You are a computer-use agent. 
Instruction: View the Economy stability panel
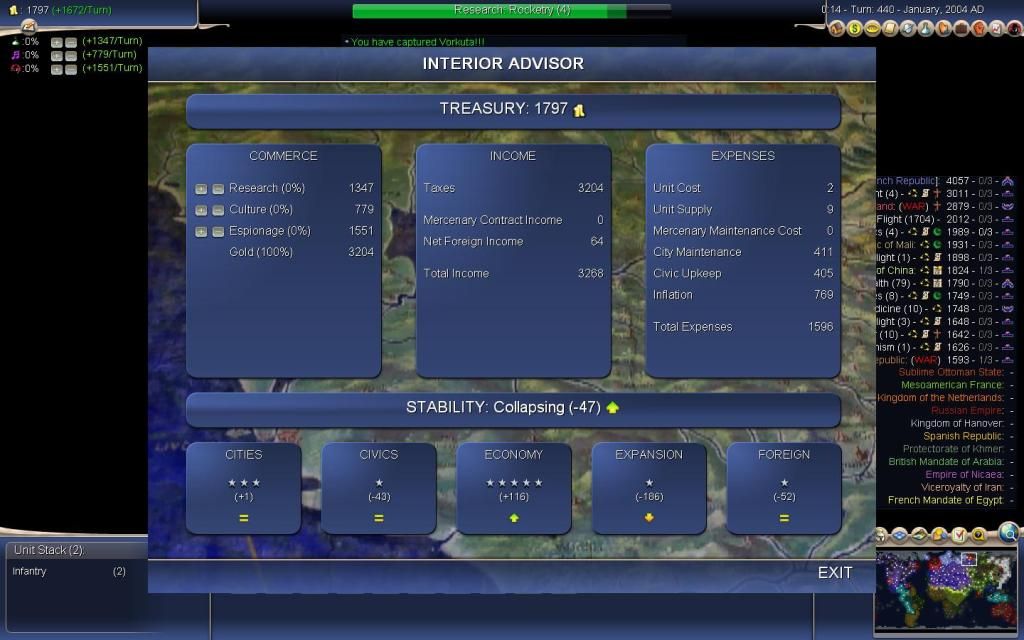pos(513,488)
